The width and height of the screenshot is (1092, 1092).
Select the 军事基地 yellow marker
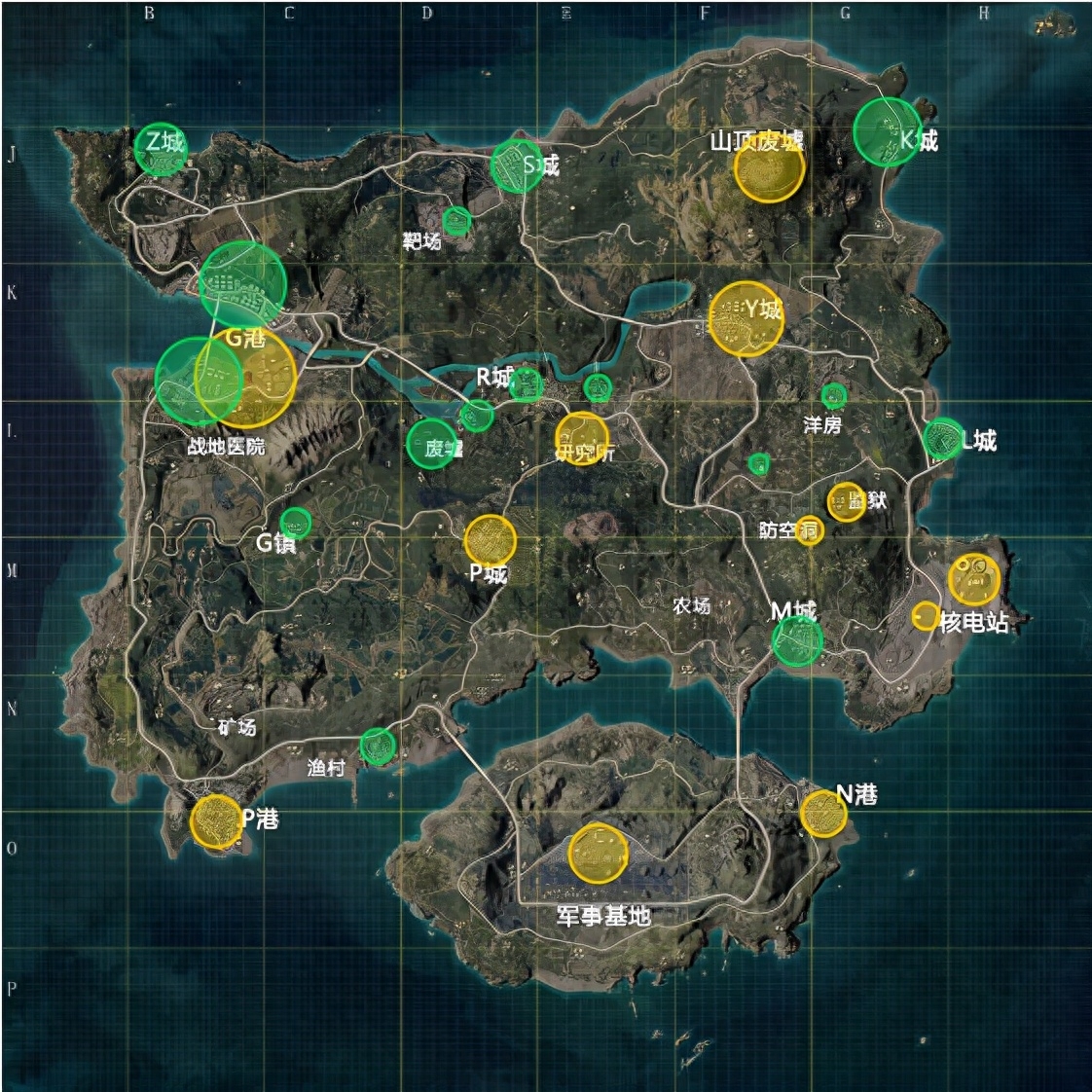[x=598, y=854]
